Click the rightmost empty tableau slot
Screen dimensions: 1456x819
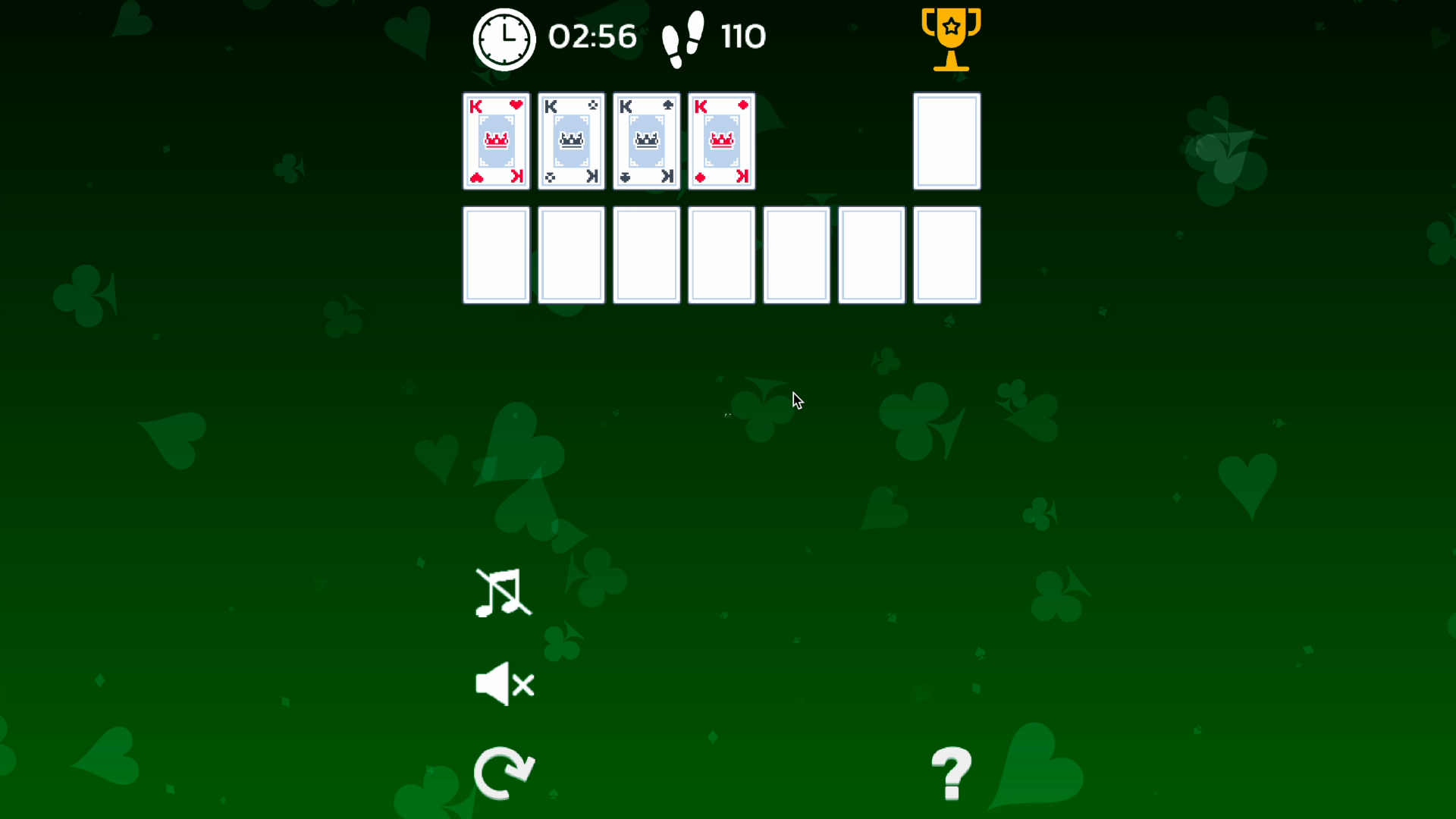pyautogui.click(x=946, y=255)
